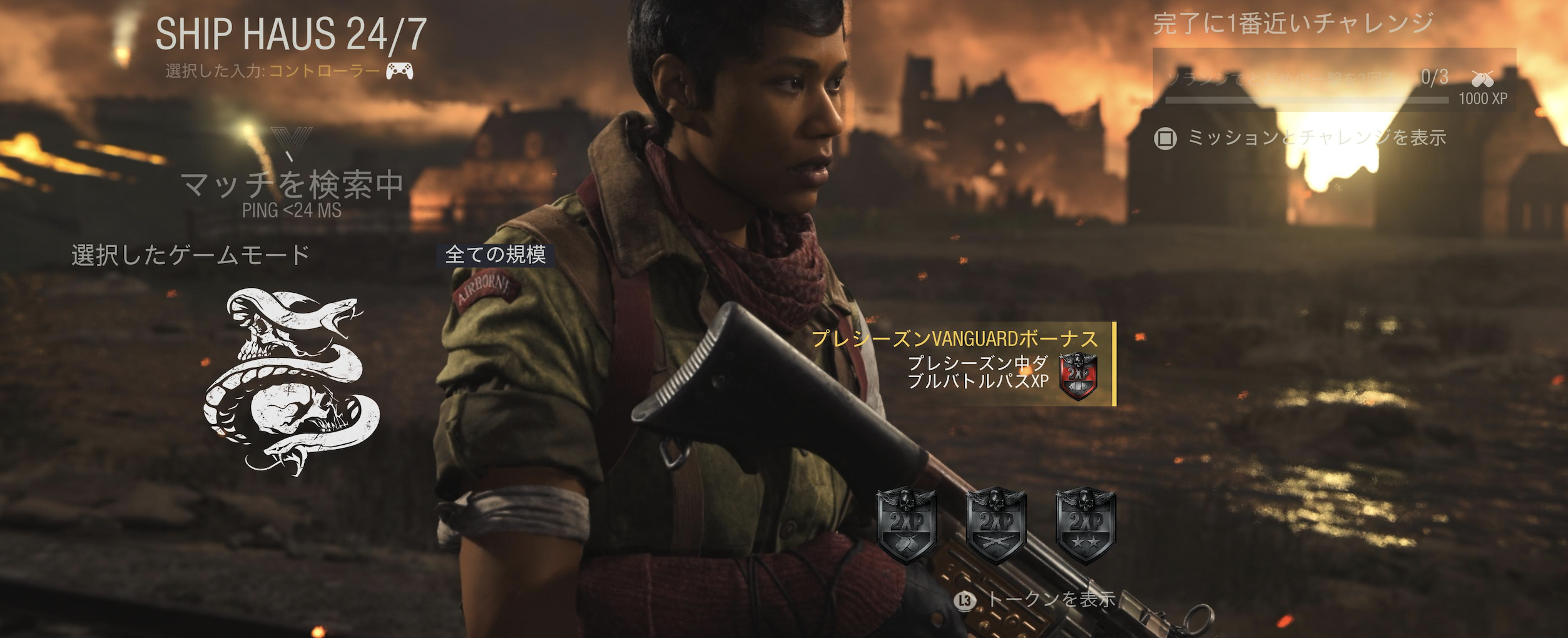Image resolution: width=1568 pixels, height=638 pixels.
Task: Click the マッチを検索中 matchmaking status
Action: 292,186
